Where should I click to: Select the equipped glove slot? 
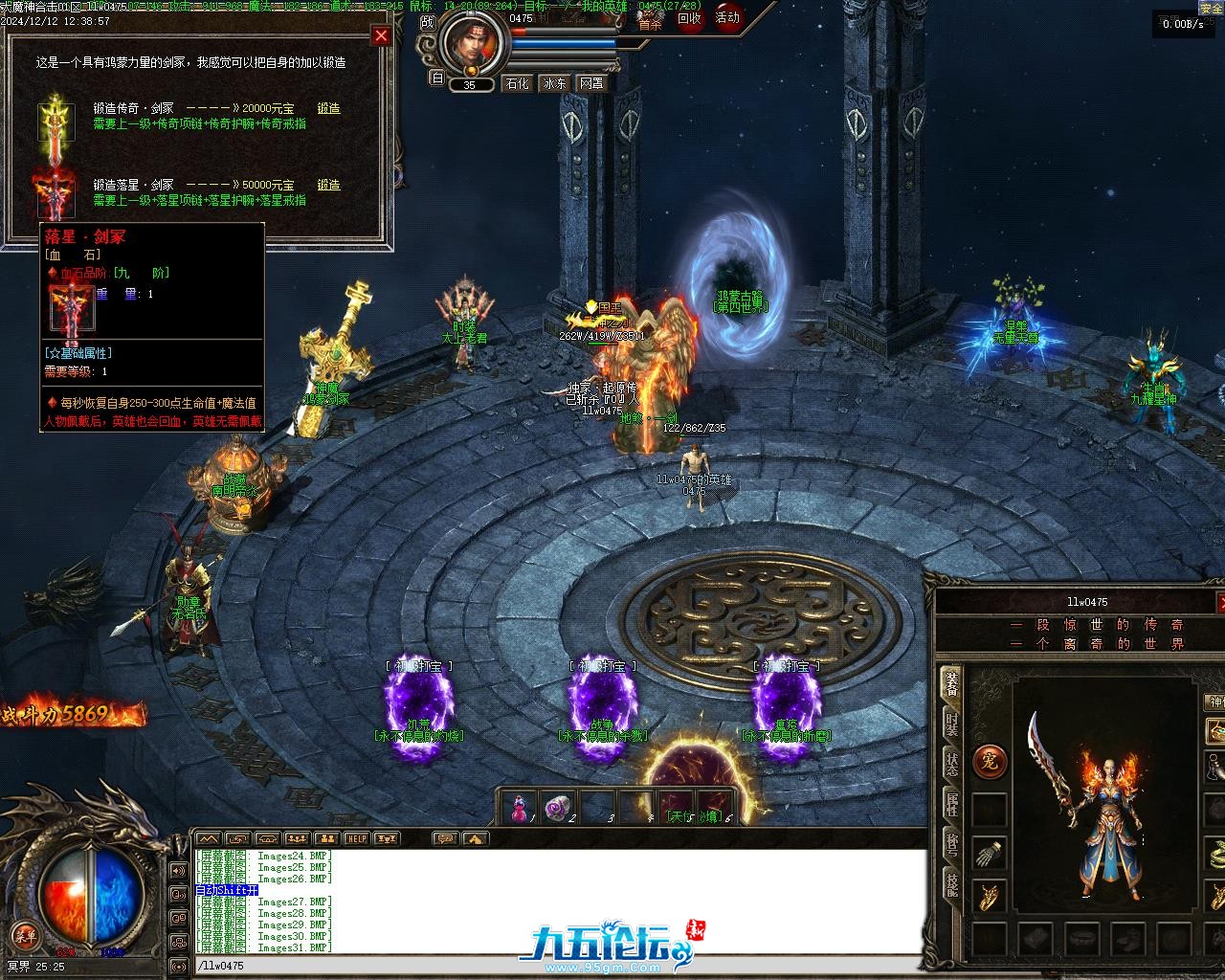tap(990, 853)
